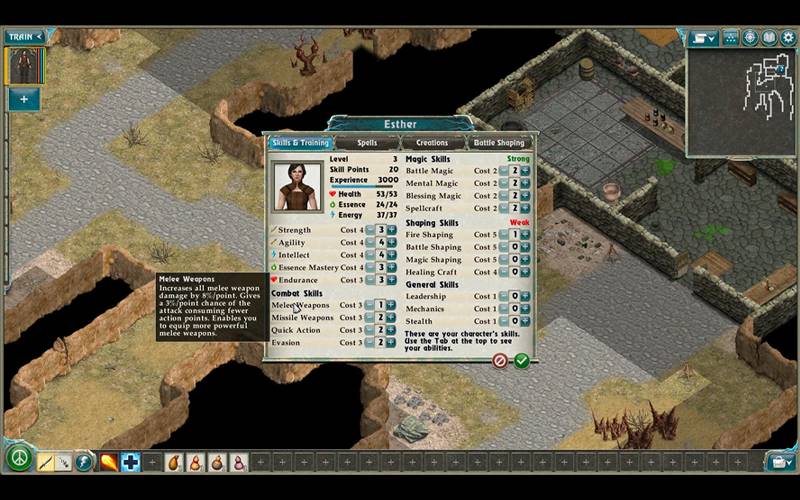Increase Leadership skill with plus button

(x=527, y=296)
